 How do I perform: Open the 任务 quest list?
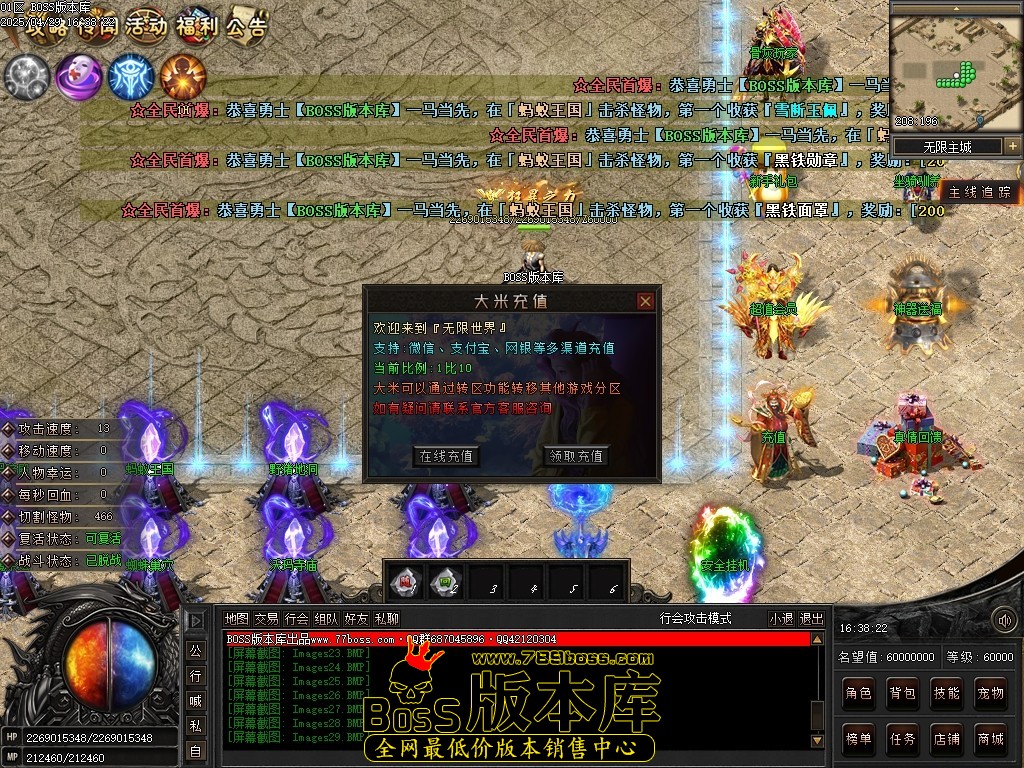coord(903,739)
